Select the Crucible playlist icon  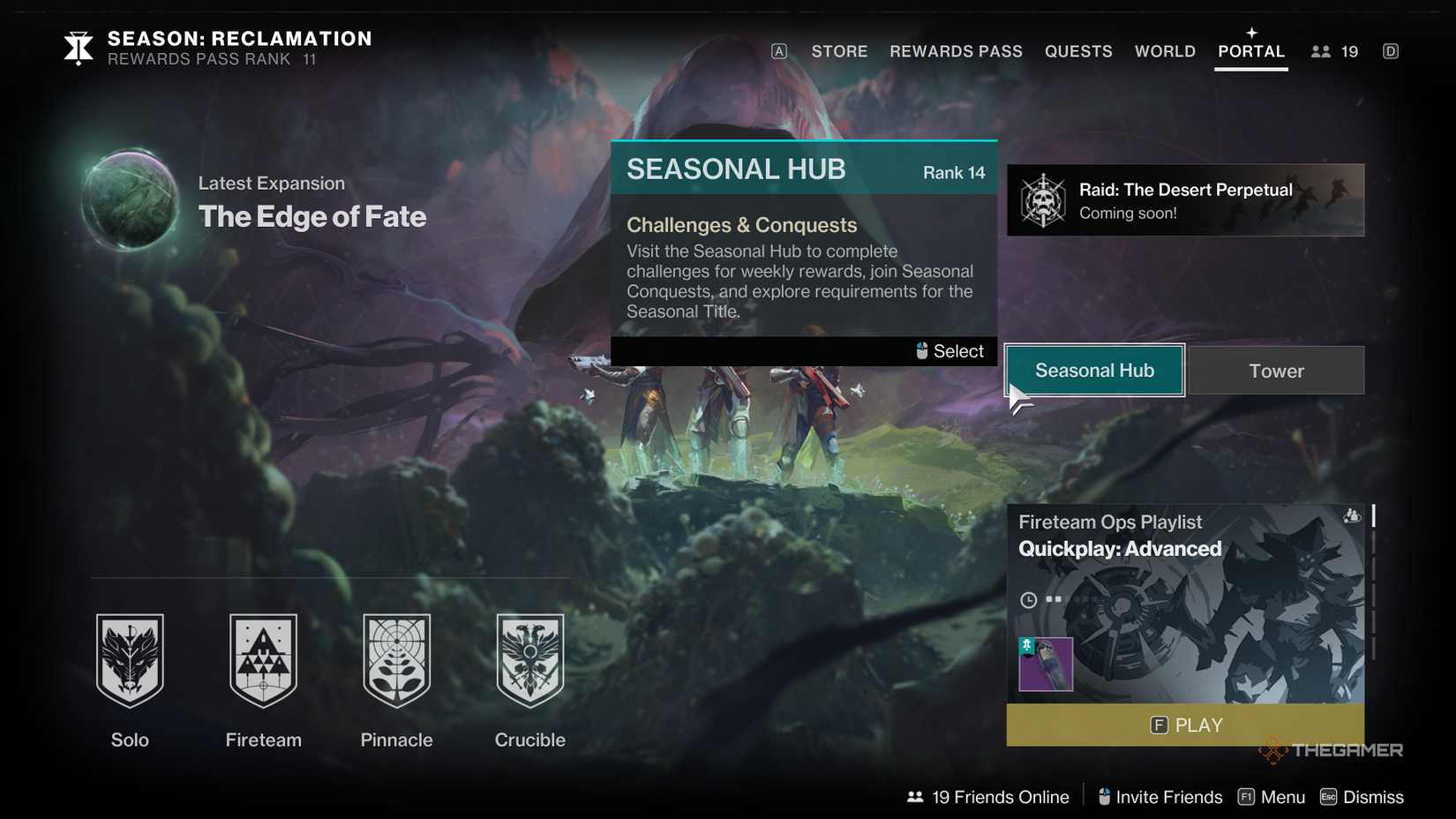(x=529, y=660)
